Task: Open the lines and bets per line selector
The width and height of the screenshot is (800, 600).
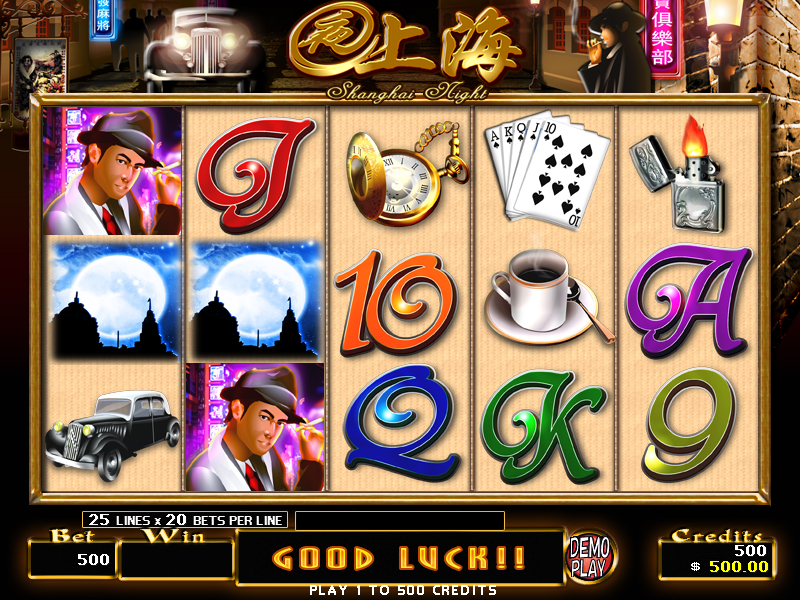Action: coord(186,519)
